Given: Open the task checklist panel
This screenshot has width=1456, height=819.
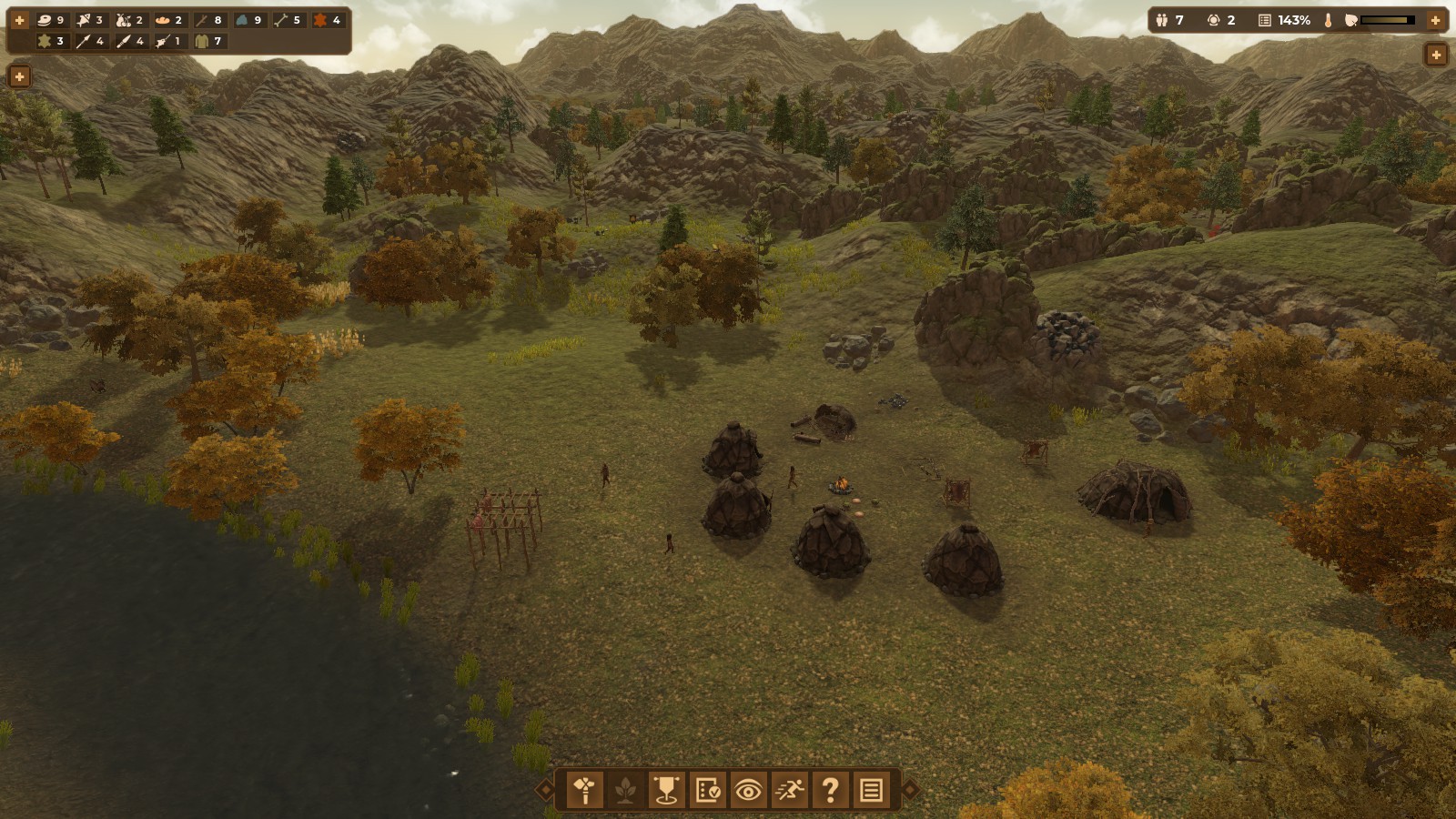Looking at the screenshot, I should pyautogui.click(x=707, y=790).
